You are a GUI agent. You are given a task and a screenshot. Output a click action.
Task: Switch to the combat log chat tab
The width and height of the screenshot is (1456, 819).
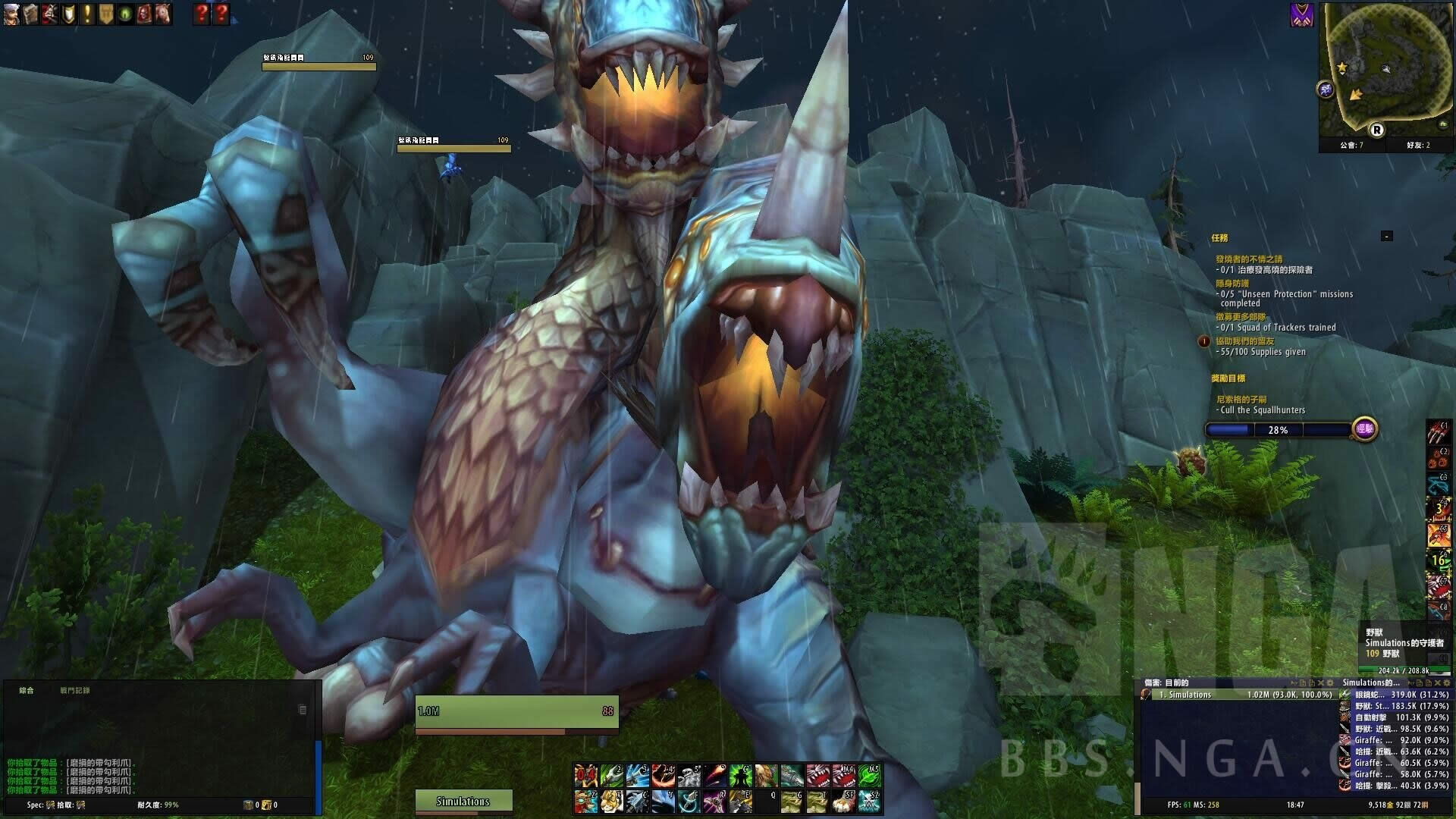(75, 691)
